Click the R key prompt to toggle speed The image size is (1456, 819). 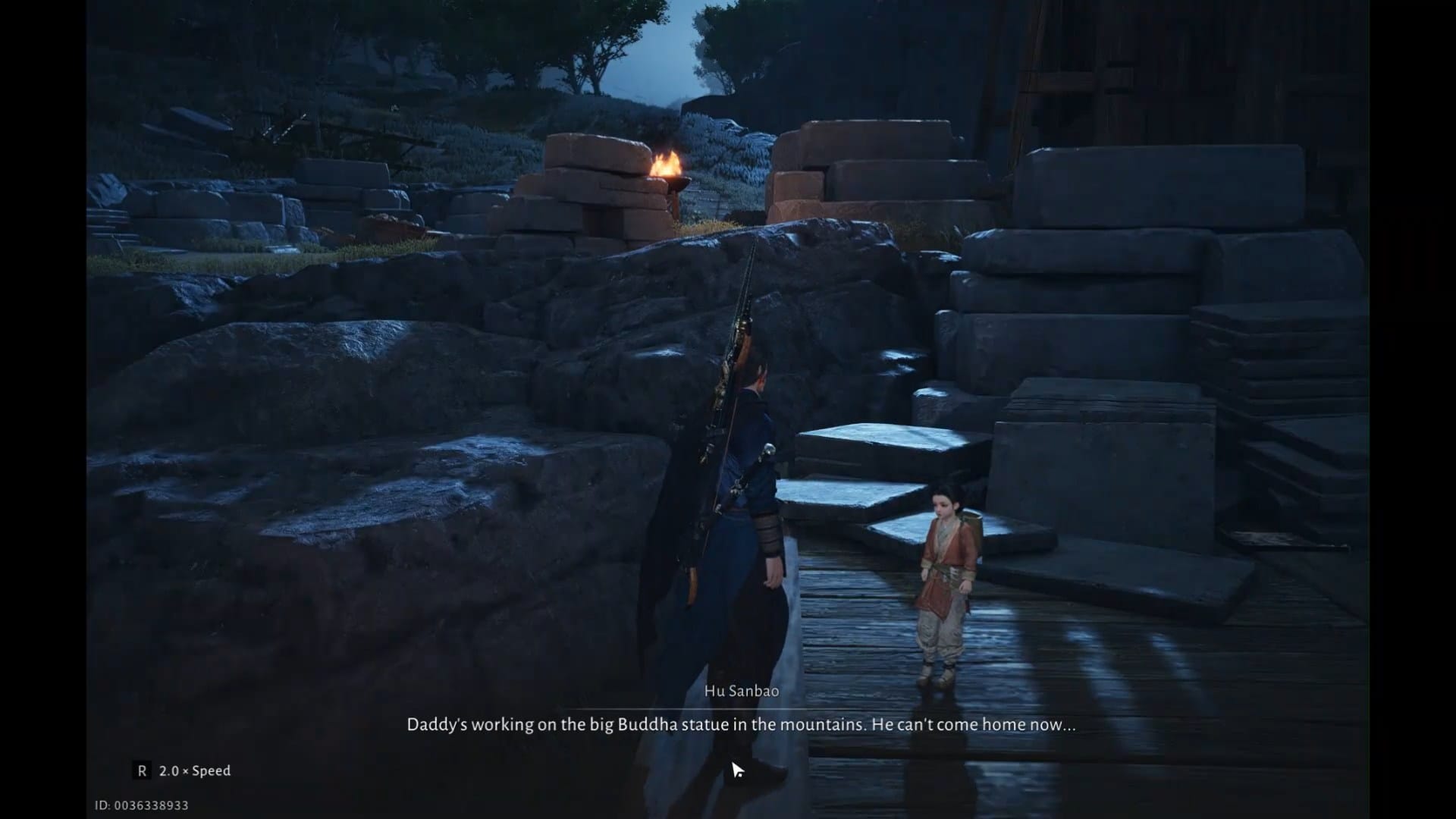point(141,771)
